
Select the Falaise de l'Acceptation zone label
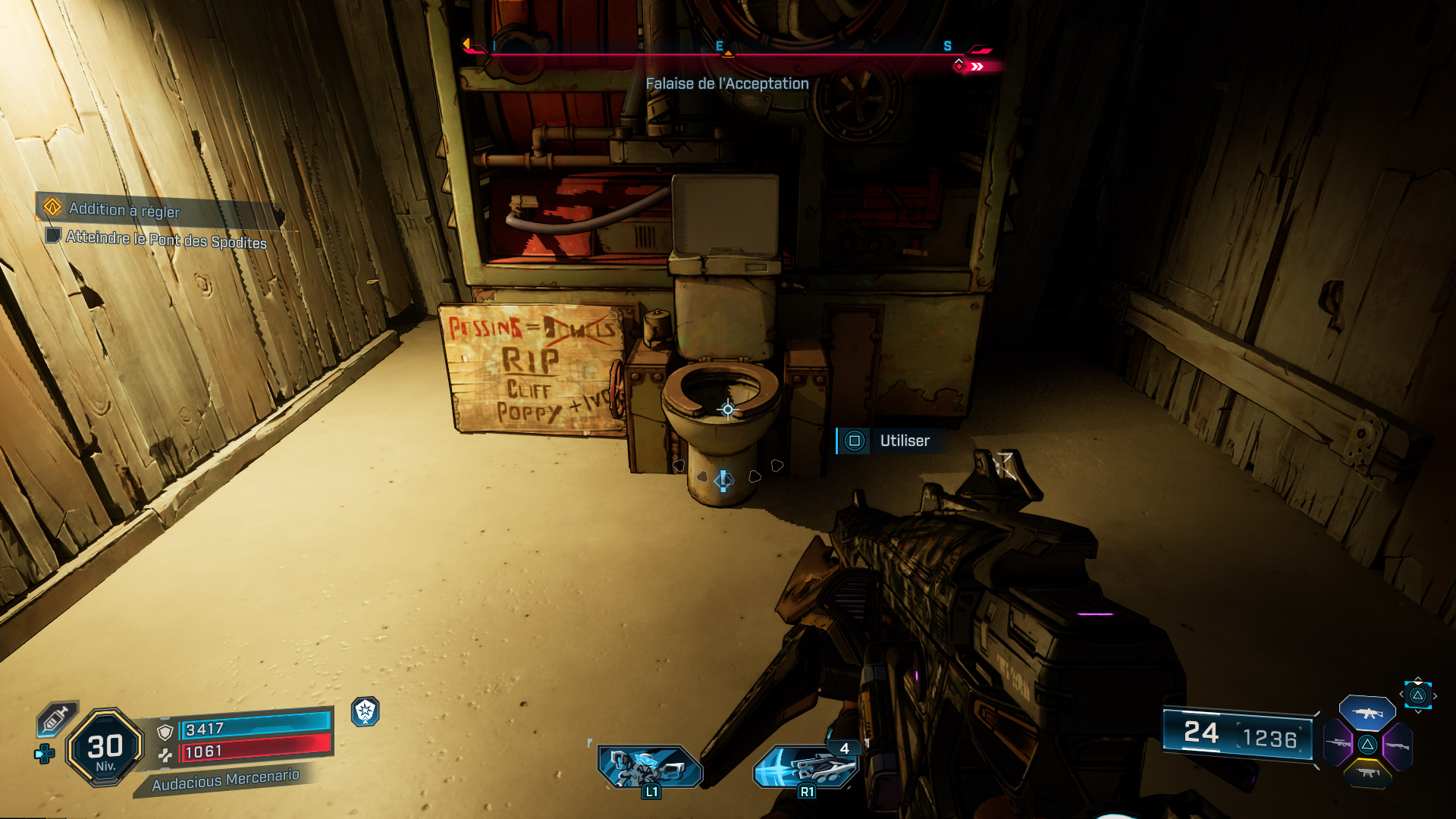point(727,85)
